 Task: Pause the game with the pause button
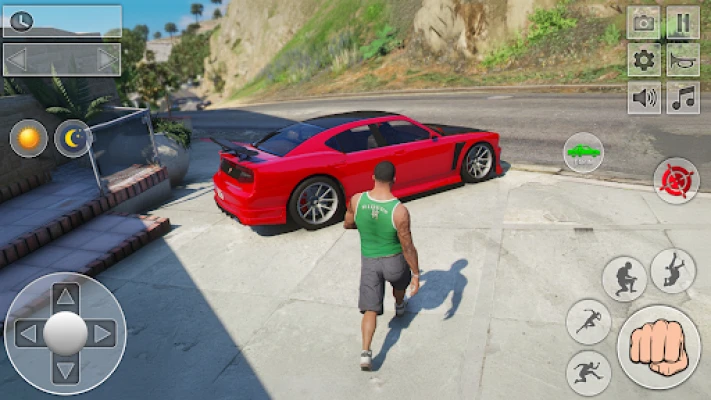(683, 23)
